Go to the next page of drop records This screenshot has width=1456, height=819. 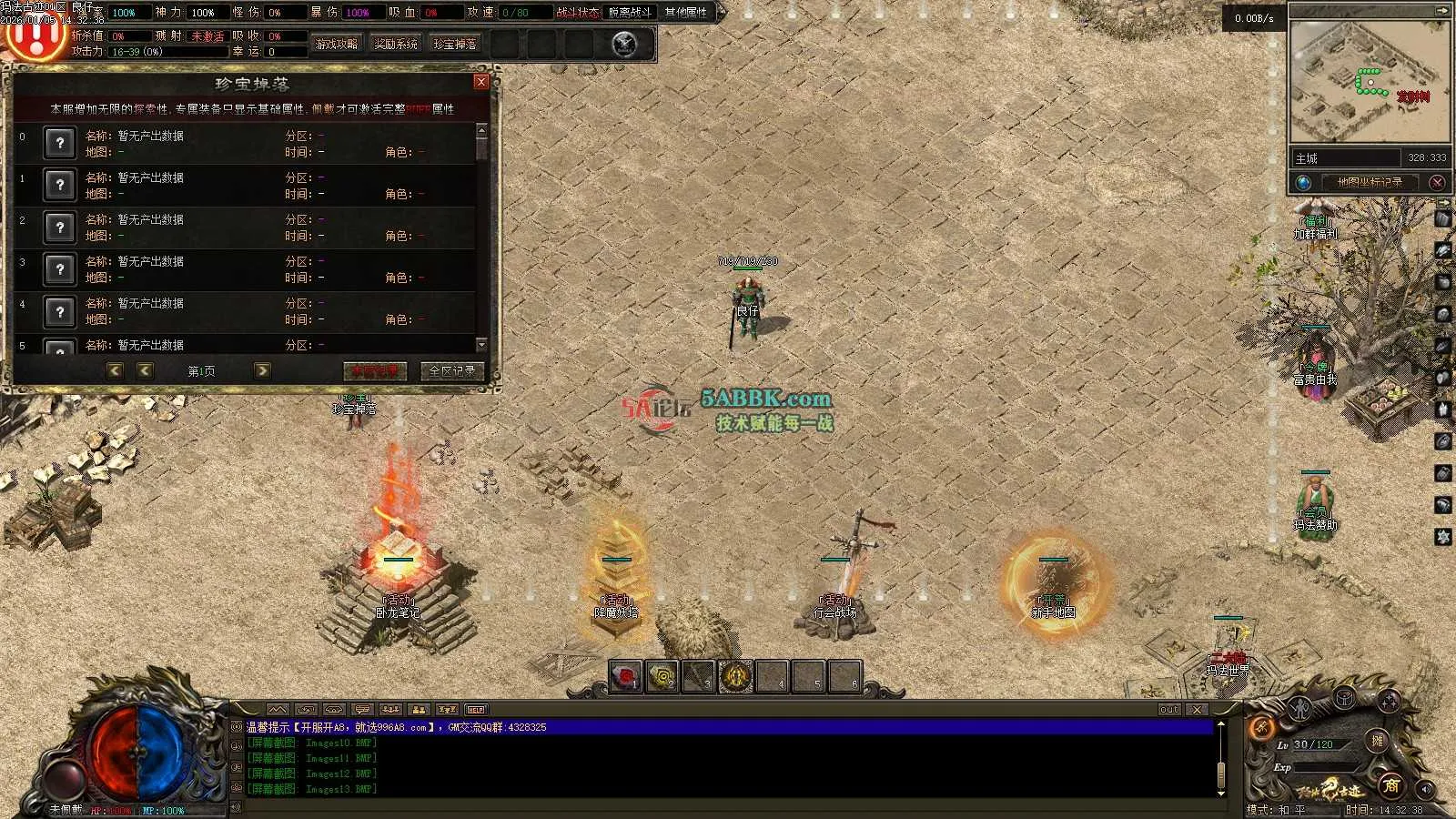point(262,370)
